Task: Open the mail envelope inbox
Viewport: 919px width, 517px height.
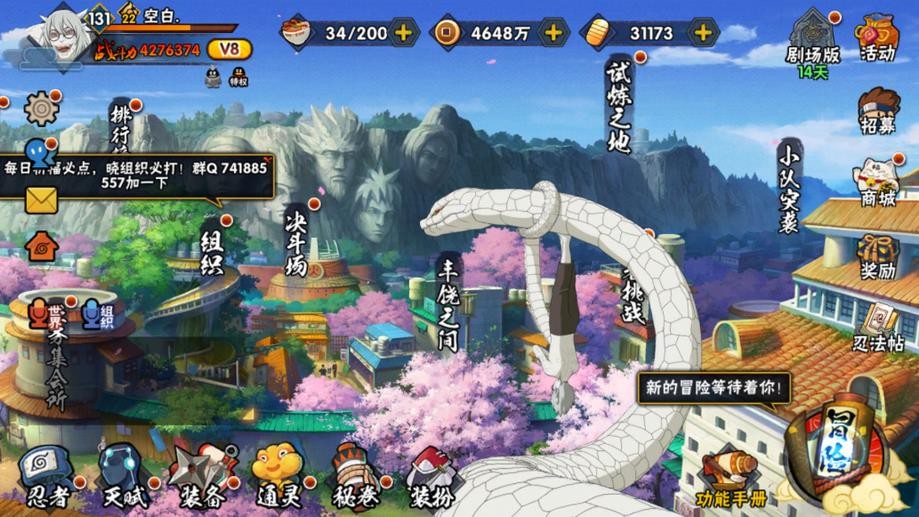Action: [x=41, y=200]
